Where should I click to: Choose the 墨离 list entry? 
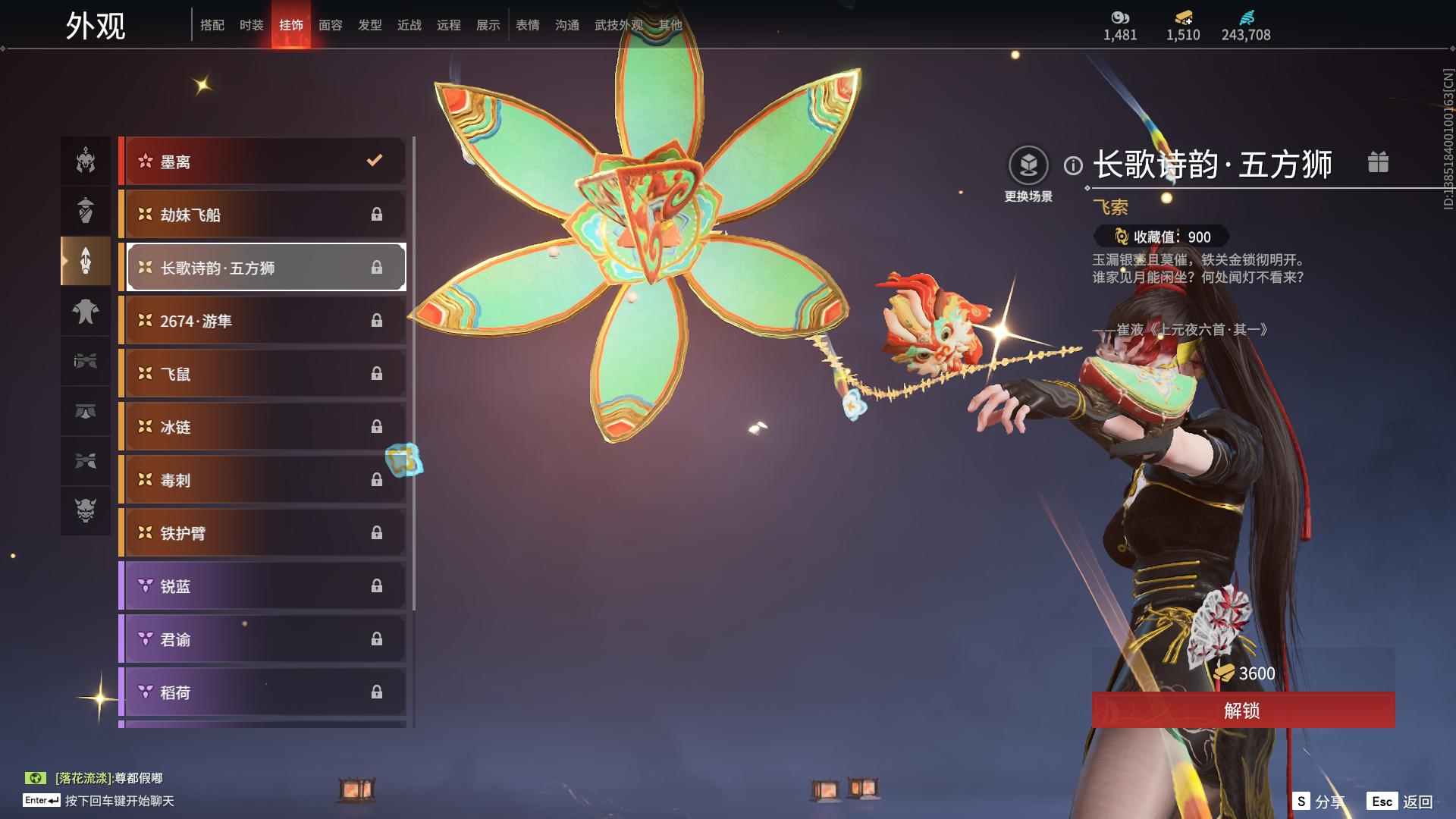point(263,161)
